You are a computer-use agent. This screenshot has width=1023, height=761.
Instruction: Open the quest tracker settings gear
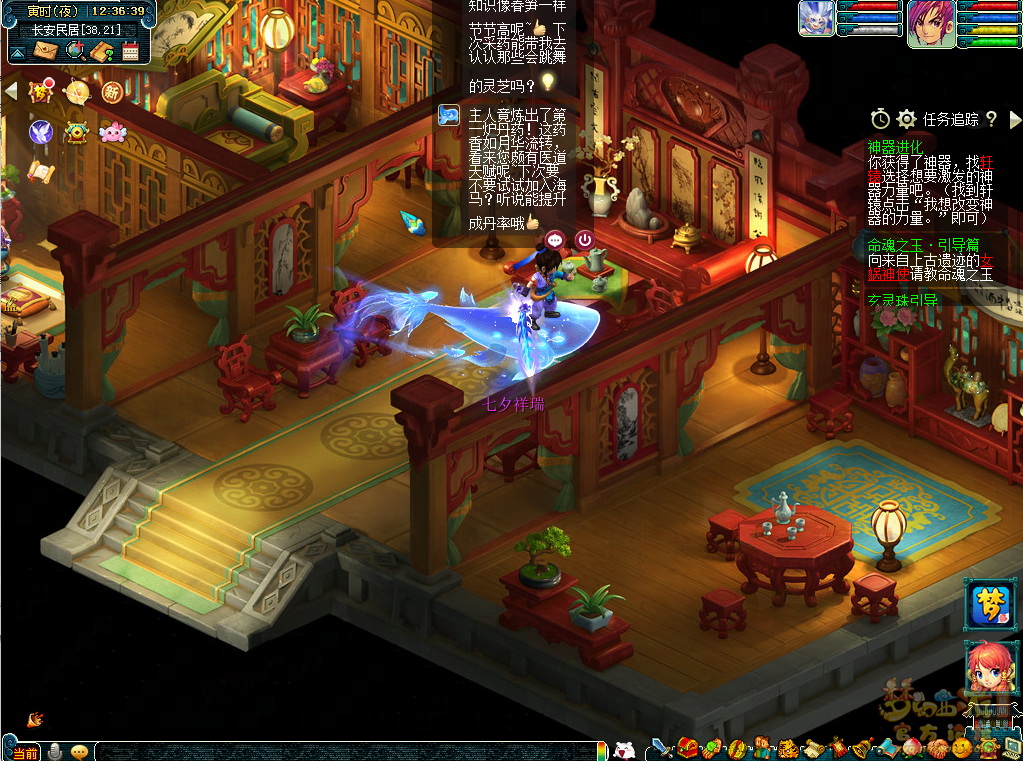point(906,119)
